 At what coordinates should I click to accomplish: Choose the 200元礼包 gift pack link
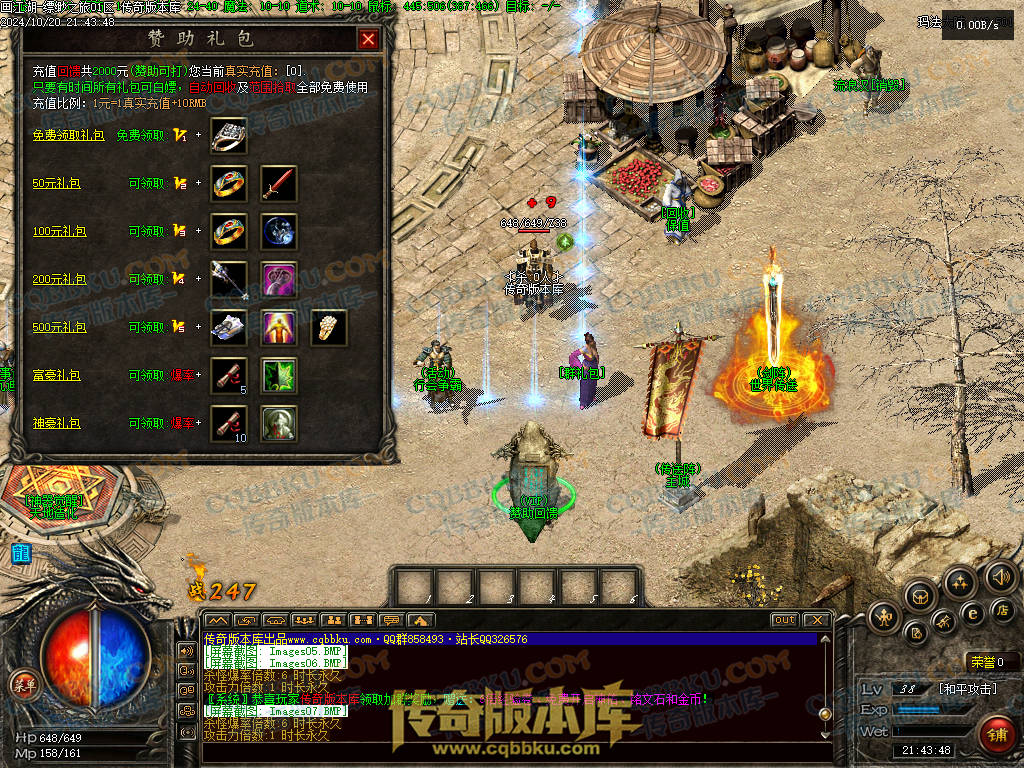click(59, 279)
